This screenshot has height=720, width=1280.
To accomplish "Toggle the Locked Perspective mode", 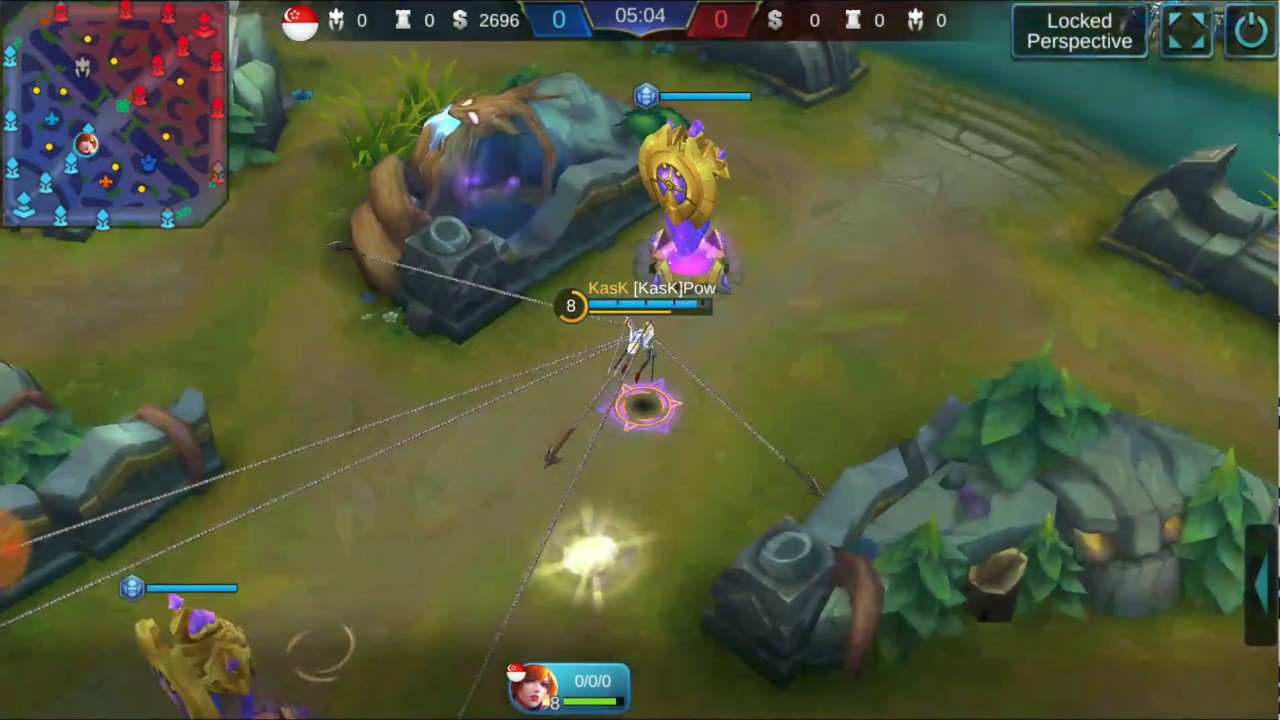I will tap(1079, 31).
